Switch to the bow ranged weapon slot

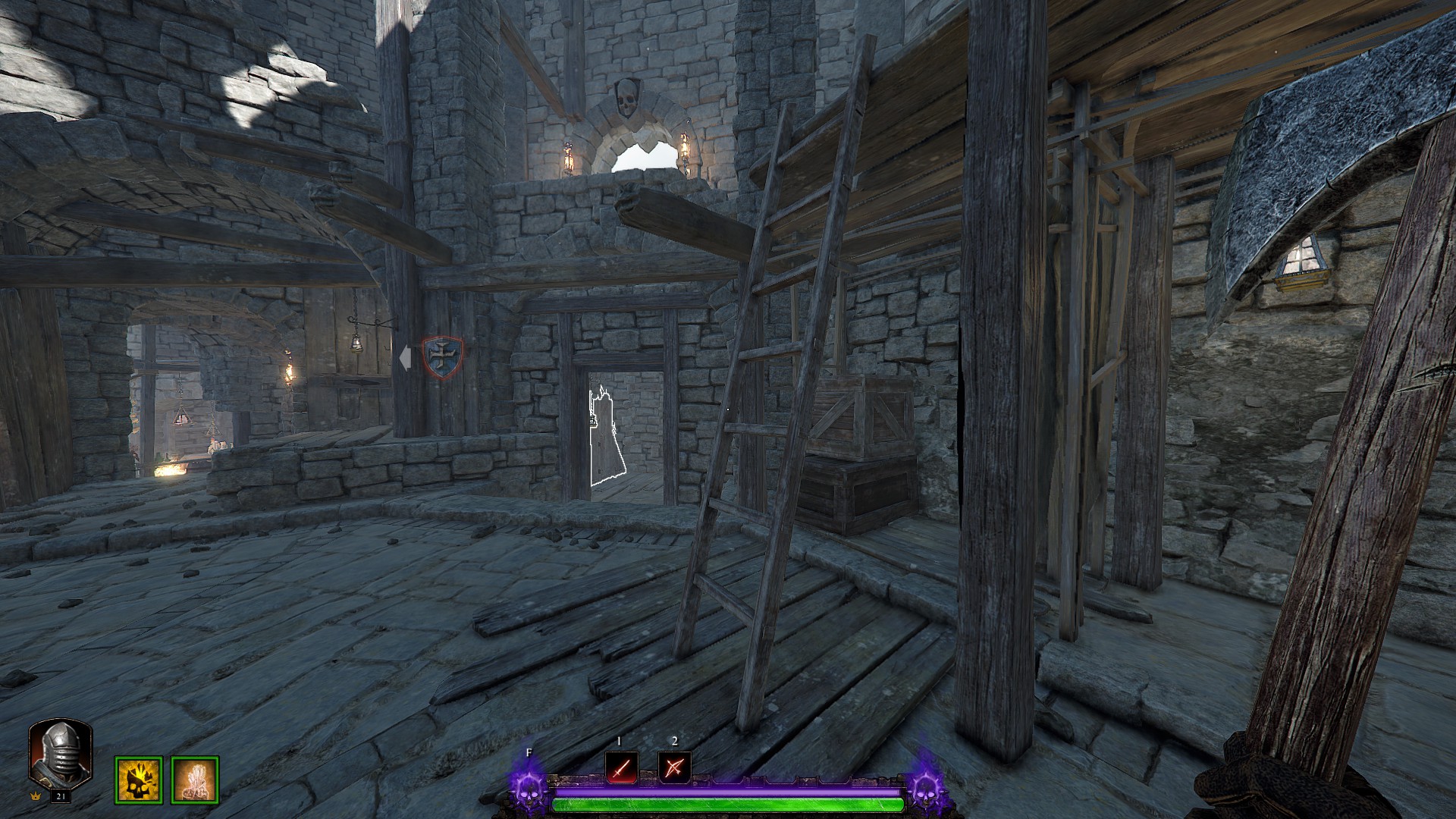674,767
